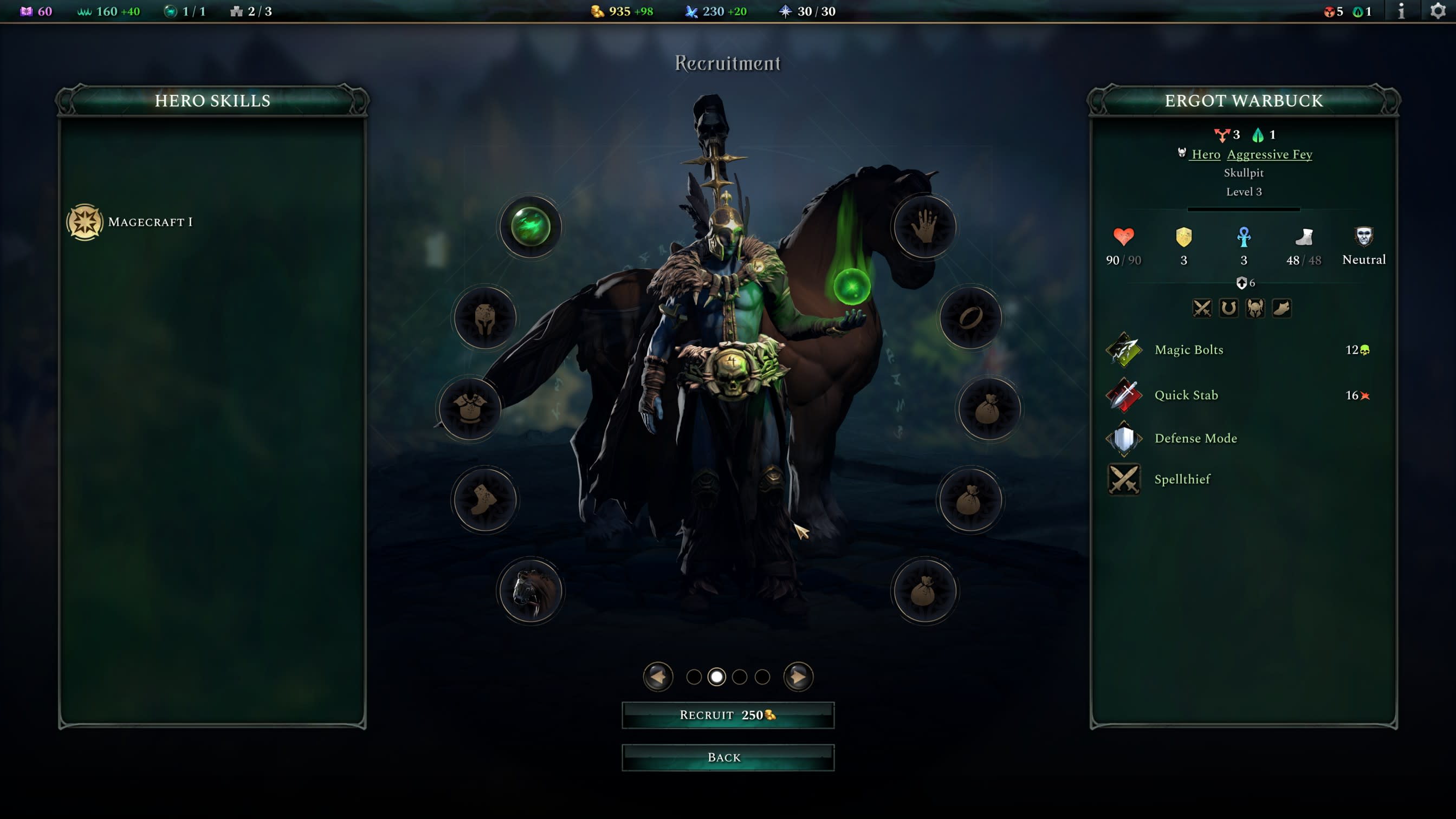Open the information icon in top bar

point(1401,11)
